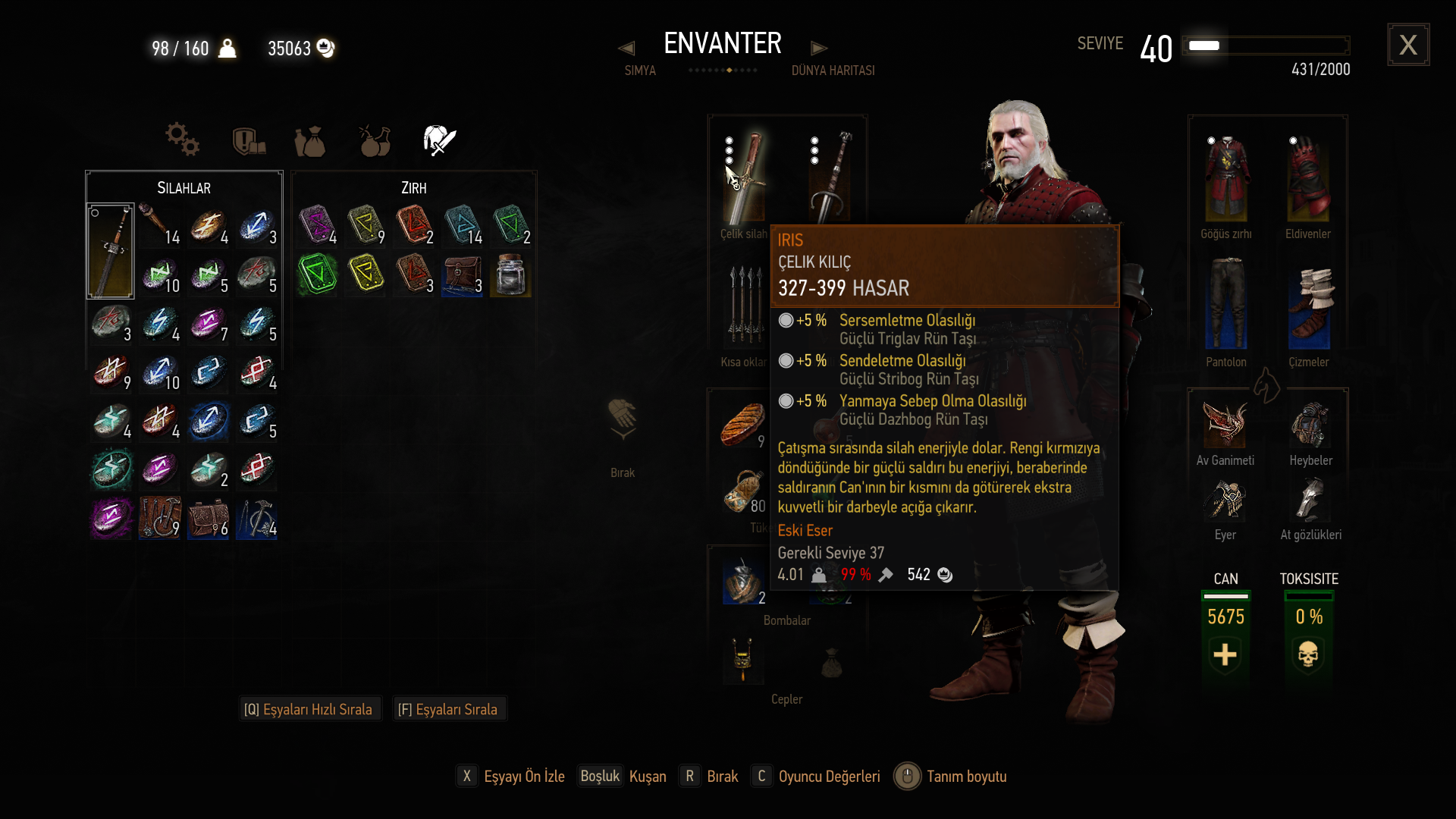Close the inventory with the X button
Viewport: 1456px width, 819px height.
click(x=1408, y=45)
